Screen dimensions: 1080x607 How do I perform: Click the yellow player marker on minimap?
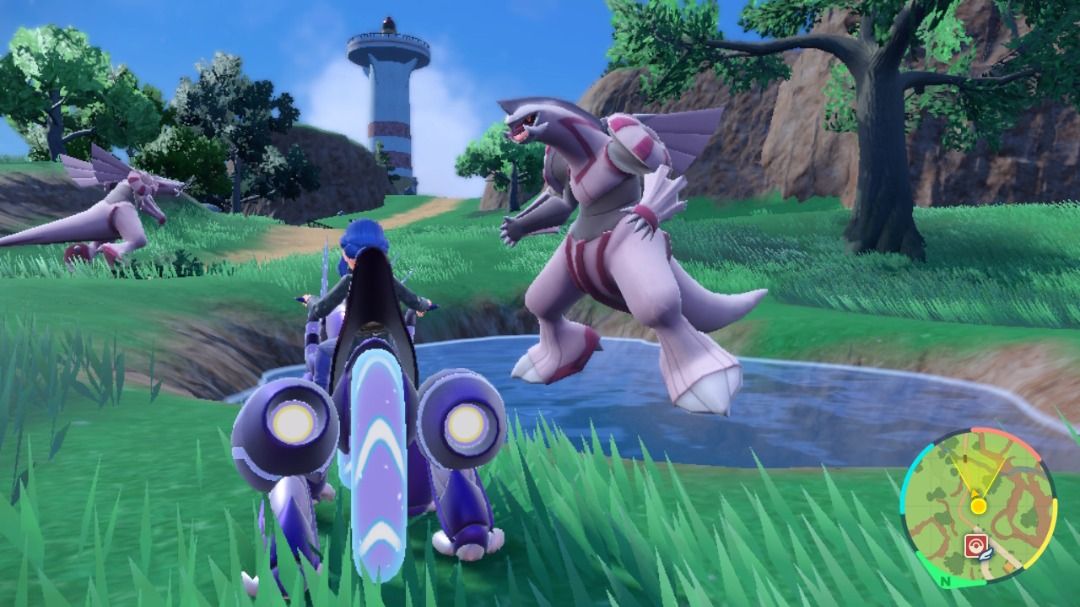tap(978, 506)
